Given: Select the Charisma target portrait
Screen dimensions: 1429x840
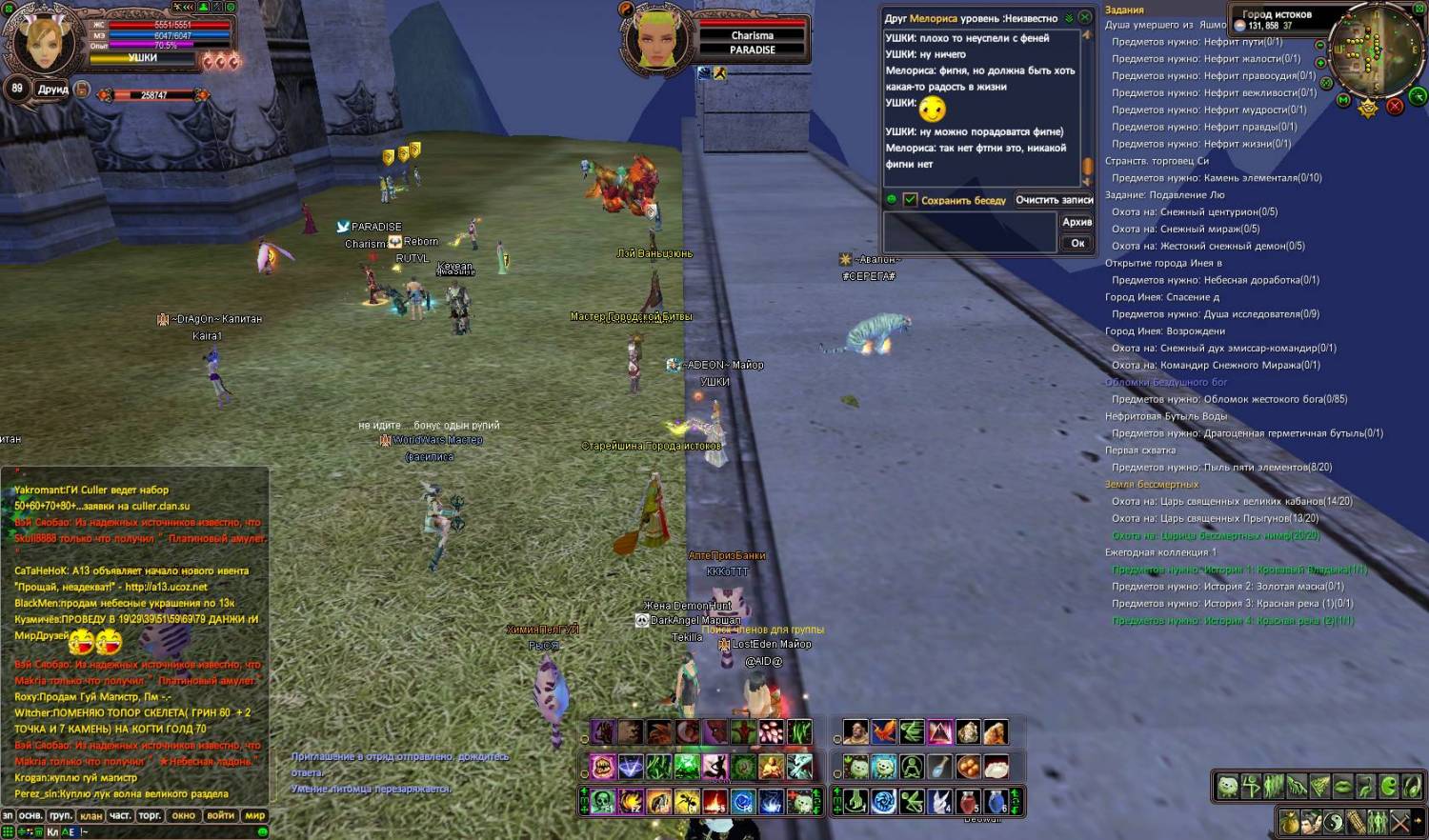Looking at the screenshot, I should [656, 38].
